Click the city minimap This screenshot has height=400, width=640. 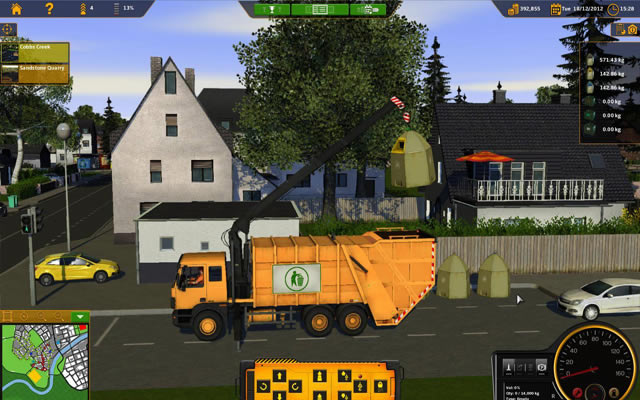38,360
